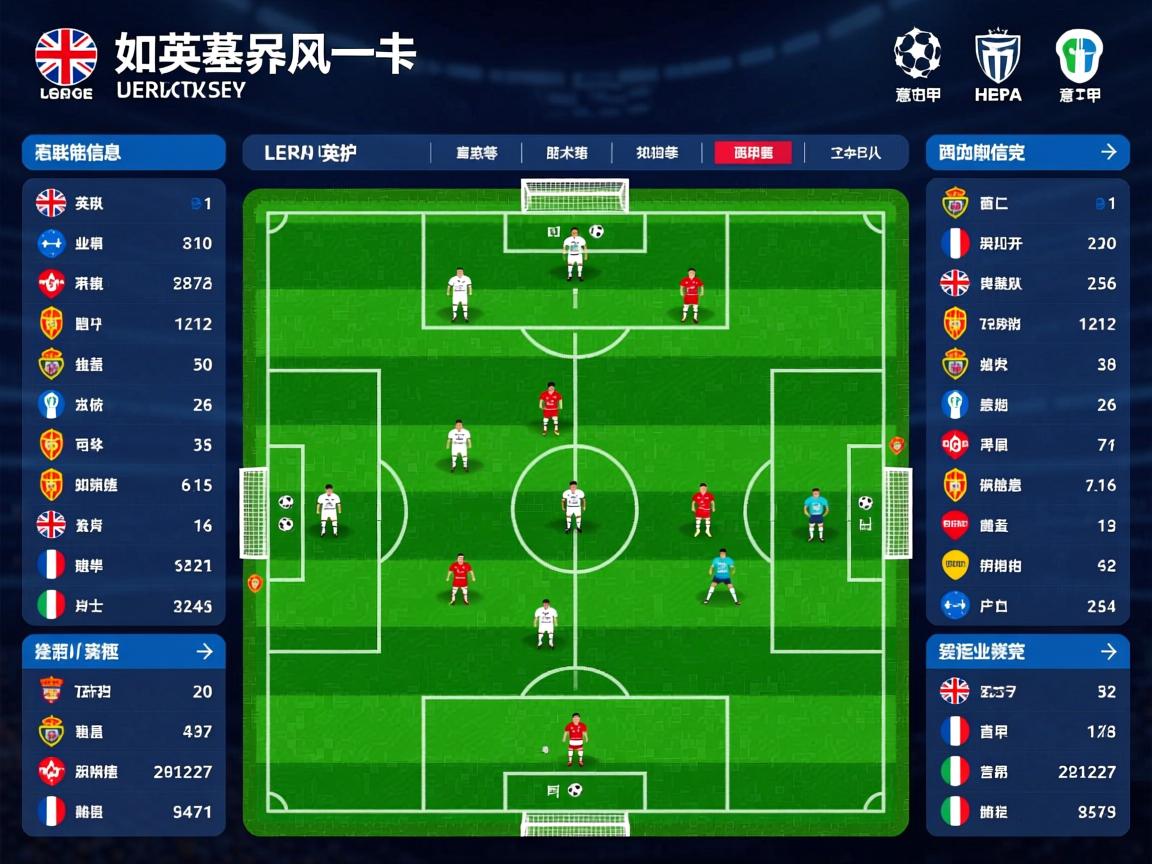Select the French flag row showing 9471
The width and height of the screenshot is (1152, 864).
click(x=124, y=811)
